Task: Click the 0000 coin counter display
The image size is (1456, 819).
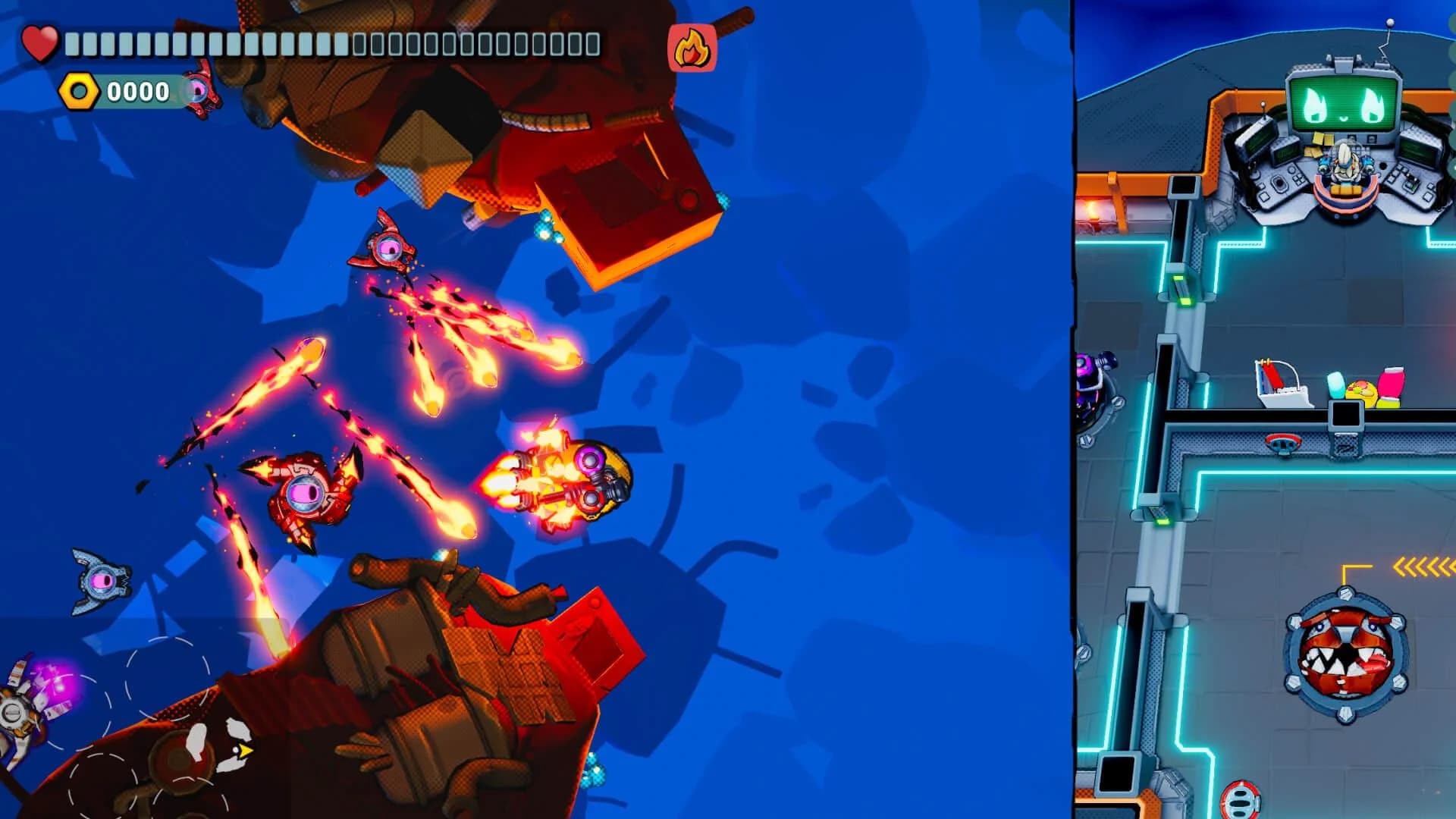Action: pyautogui.click(x=136, y=93)
